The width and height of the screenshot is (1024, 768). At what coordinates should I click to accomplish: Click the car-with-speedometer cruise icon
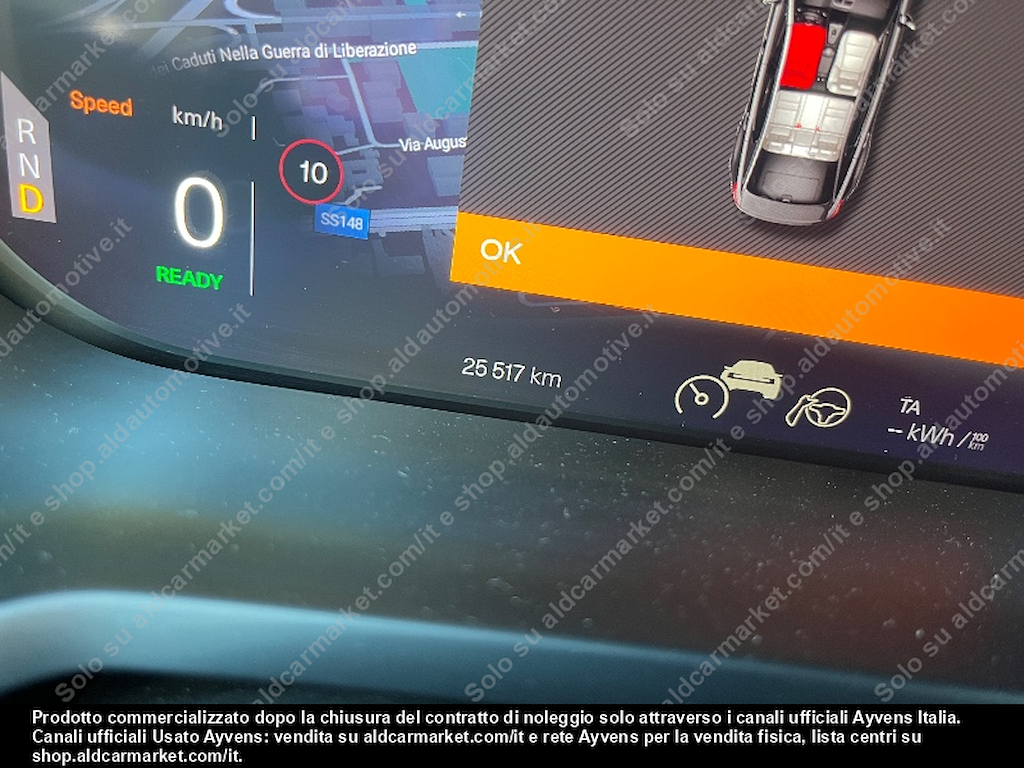(728, 390)
